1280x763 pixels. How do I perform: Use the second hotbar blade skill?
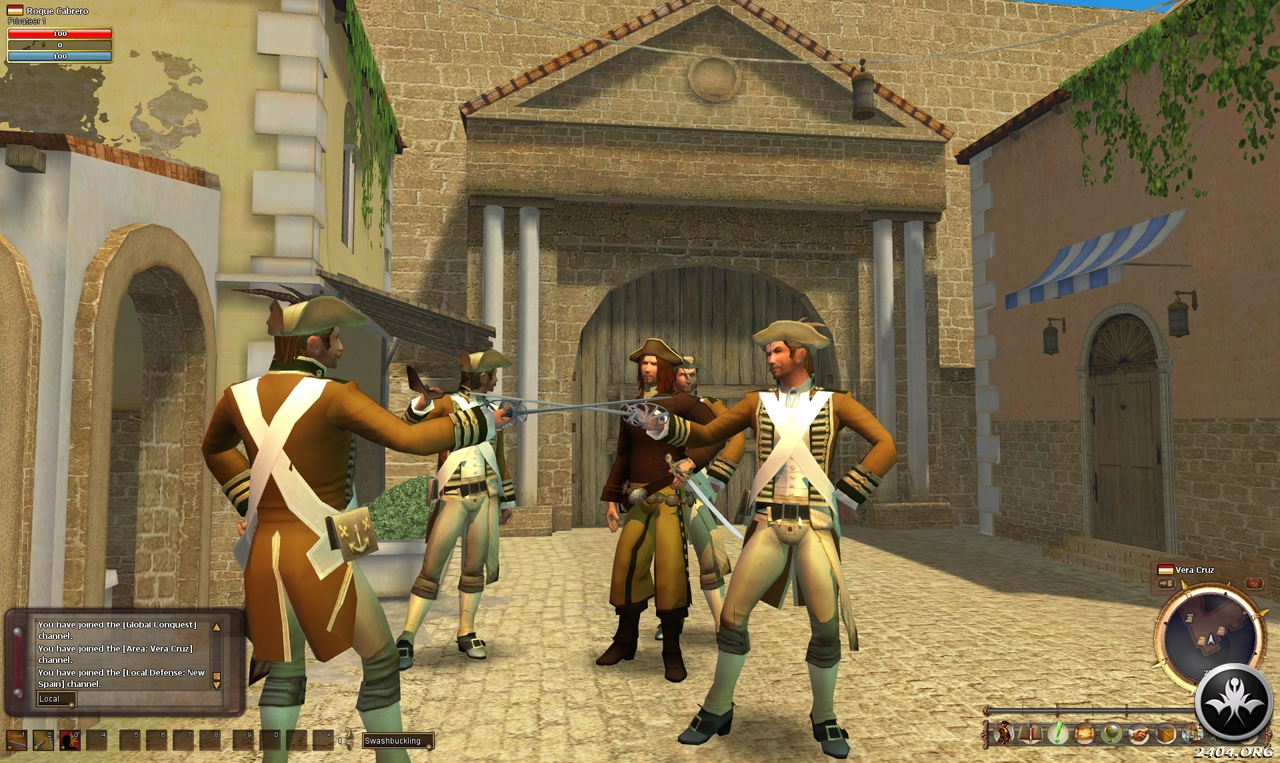[x=43, y=740]
